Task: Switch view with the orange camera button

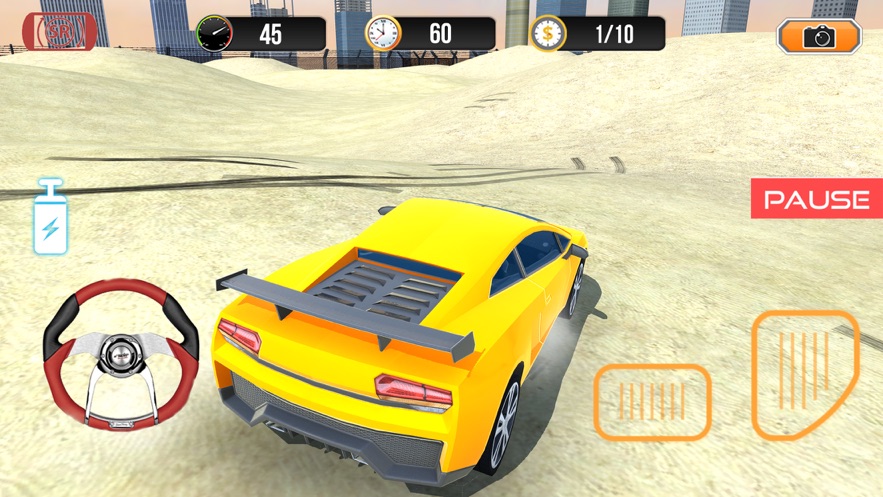Action: [x=819, y=37]
